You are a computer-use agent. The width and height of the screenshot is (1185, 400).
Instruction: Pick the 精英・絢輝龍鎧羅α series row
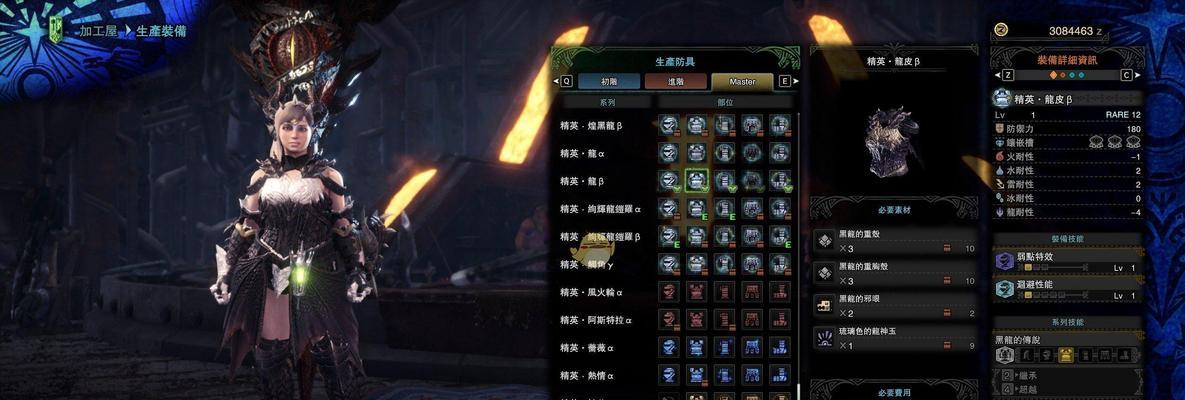[x=605, y=209]
